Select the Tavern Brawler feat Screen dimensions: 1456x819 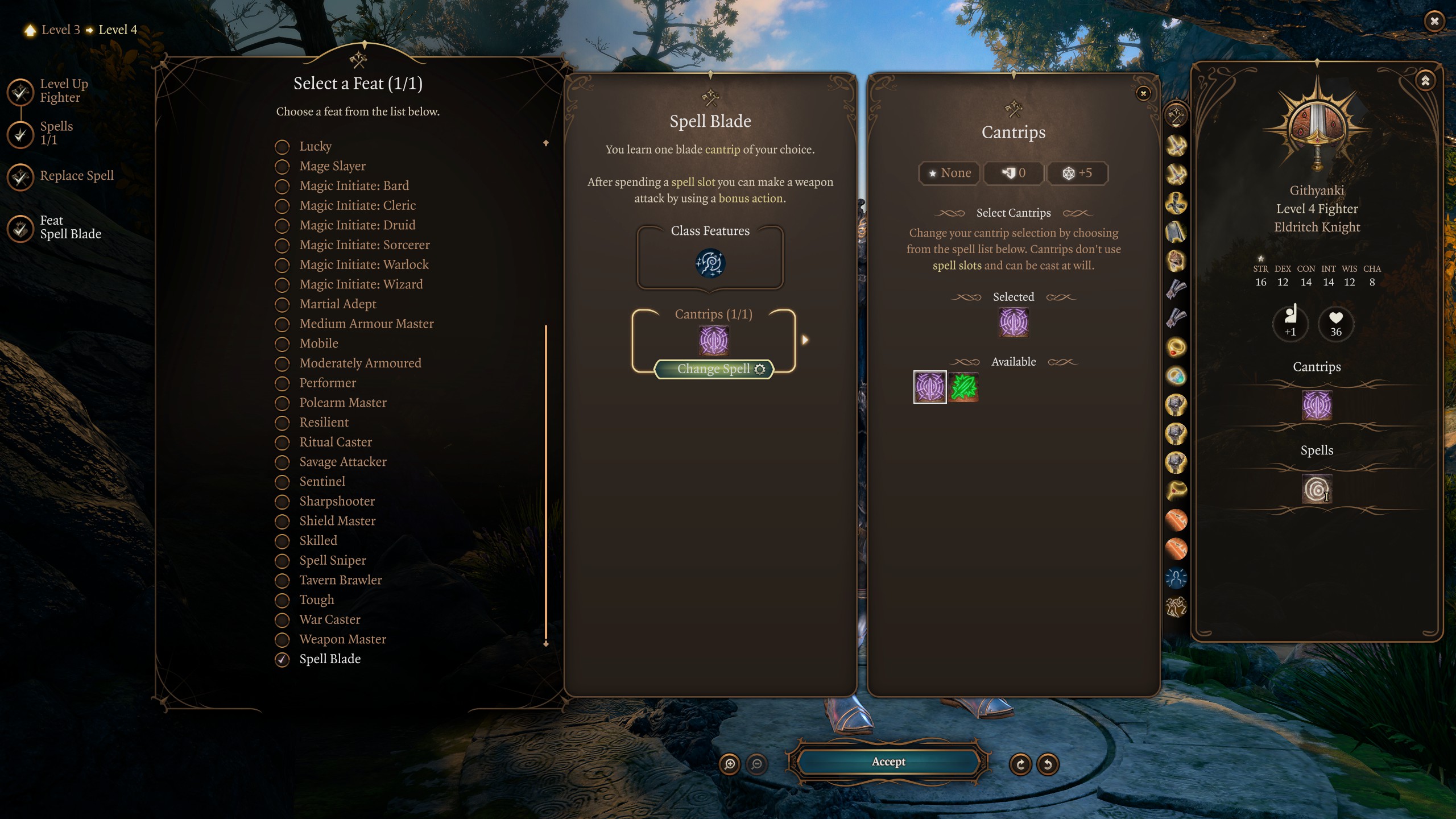click(340, 580)
